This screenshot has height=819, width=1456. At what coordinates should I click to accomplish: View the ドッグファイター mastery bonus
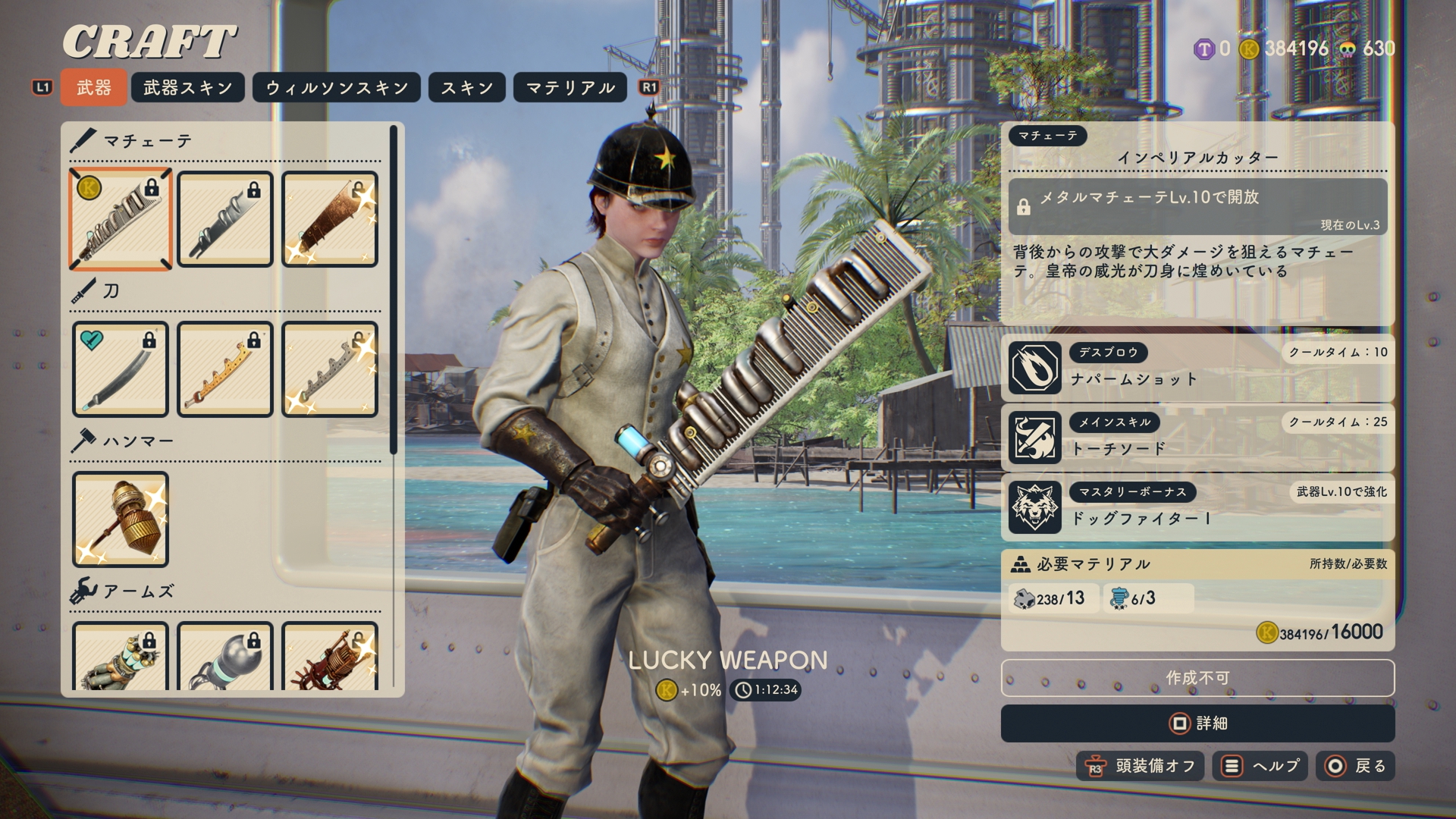pos(1197,507)
